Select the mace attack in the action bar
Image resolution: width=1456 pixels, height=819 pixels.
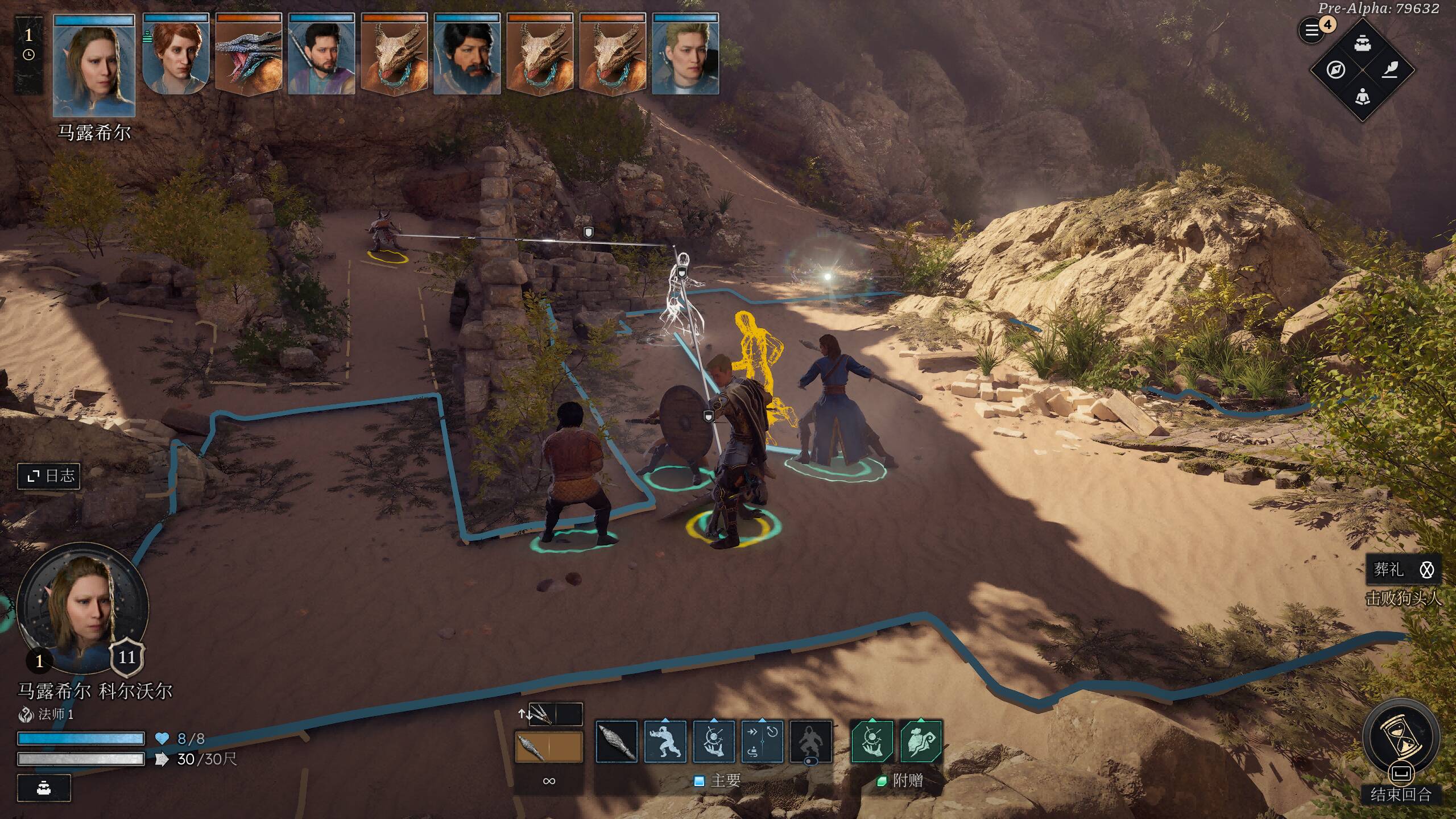coord(617,742)
